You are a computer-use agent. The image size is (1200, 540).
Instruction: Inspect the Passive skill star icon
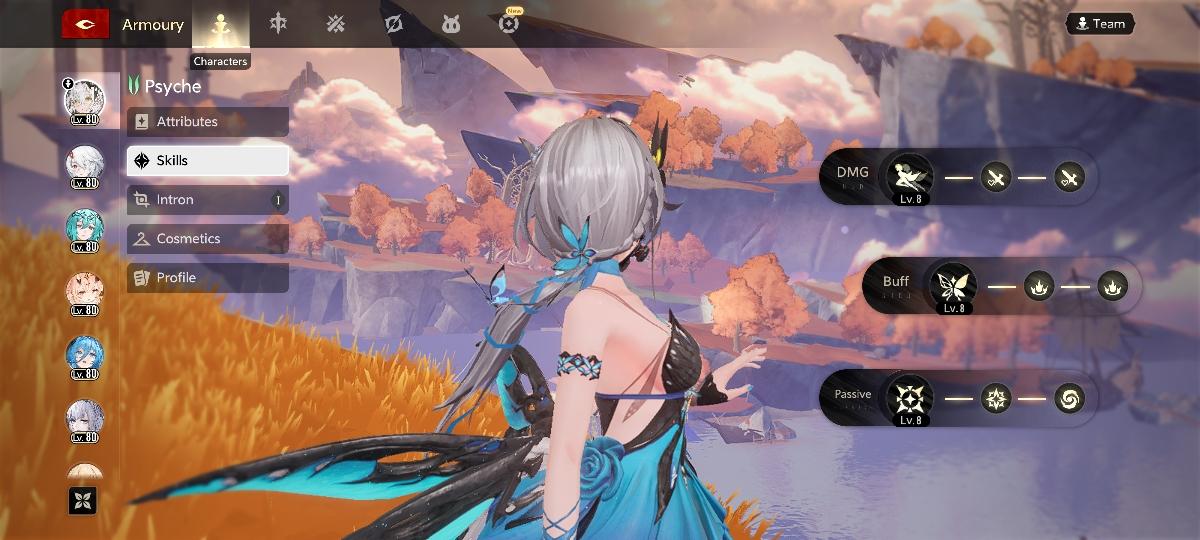click(910, 398)
